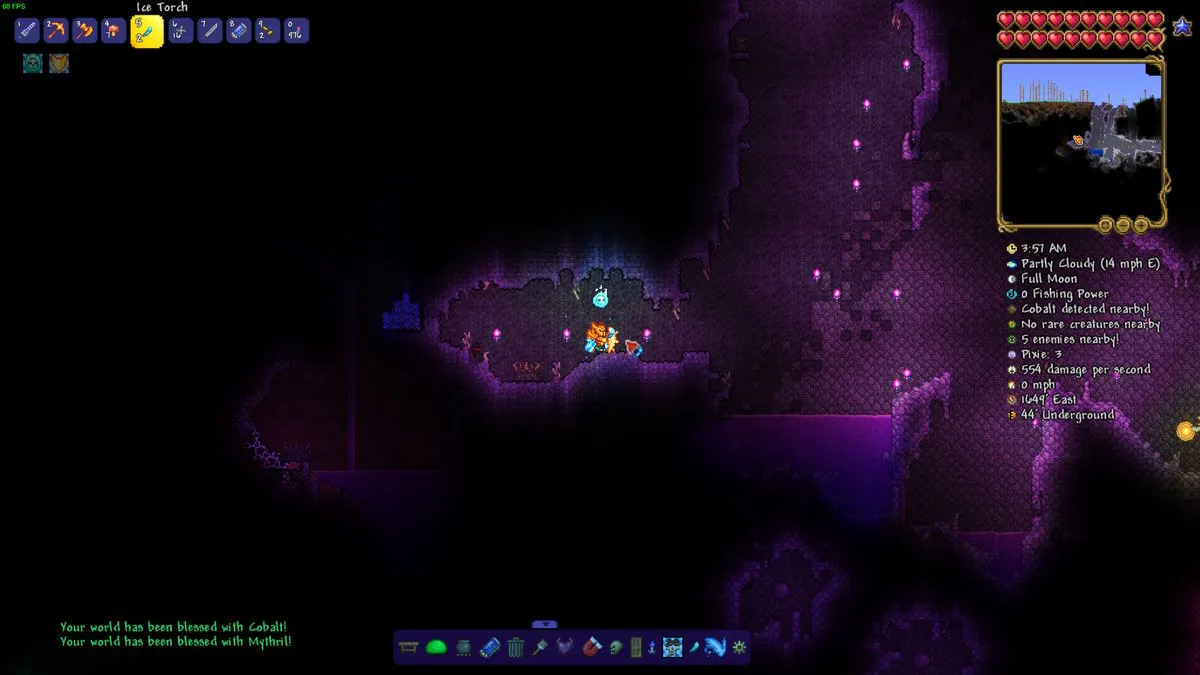Image resolution: width=1200 pixels, height=675 pixels.
Task: Collapse the bottom toolbar with the arrow tab
Action: point(544,625)
